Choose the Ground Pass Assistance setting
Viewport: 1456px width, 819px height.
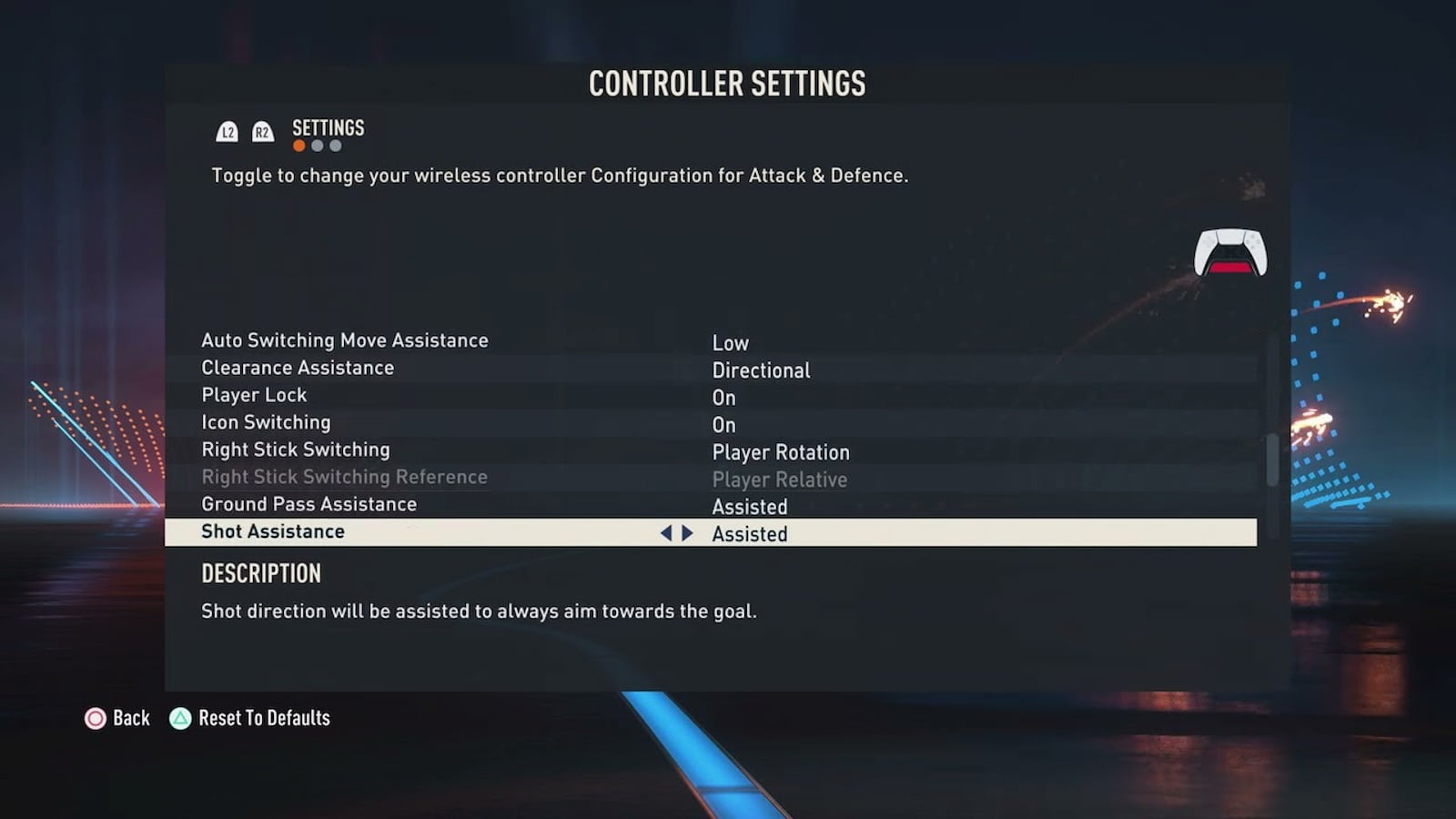pos(308,505)
